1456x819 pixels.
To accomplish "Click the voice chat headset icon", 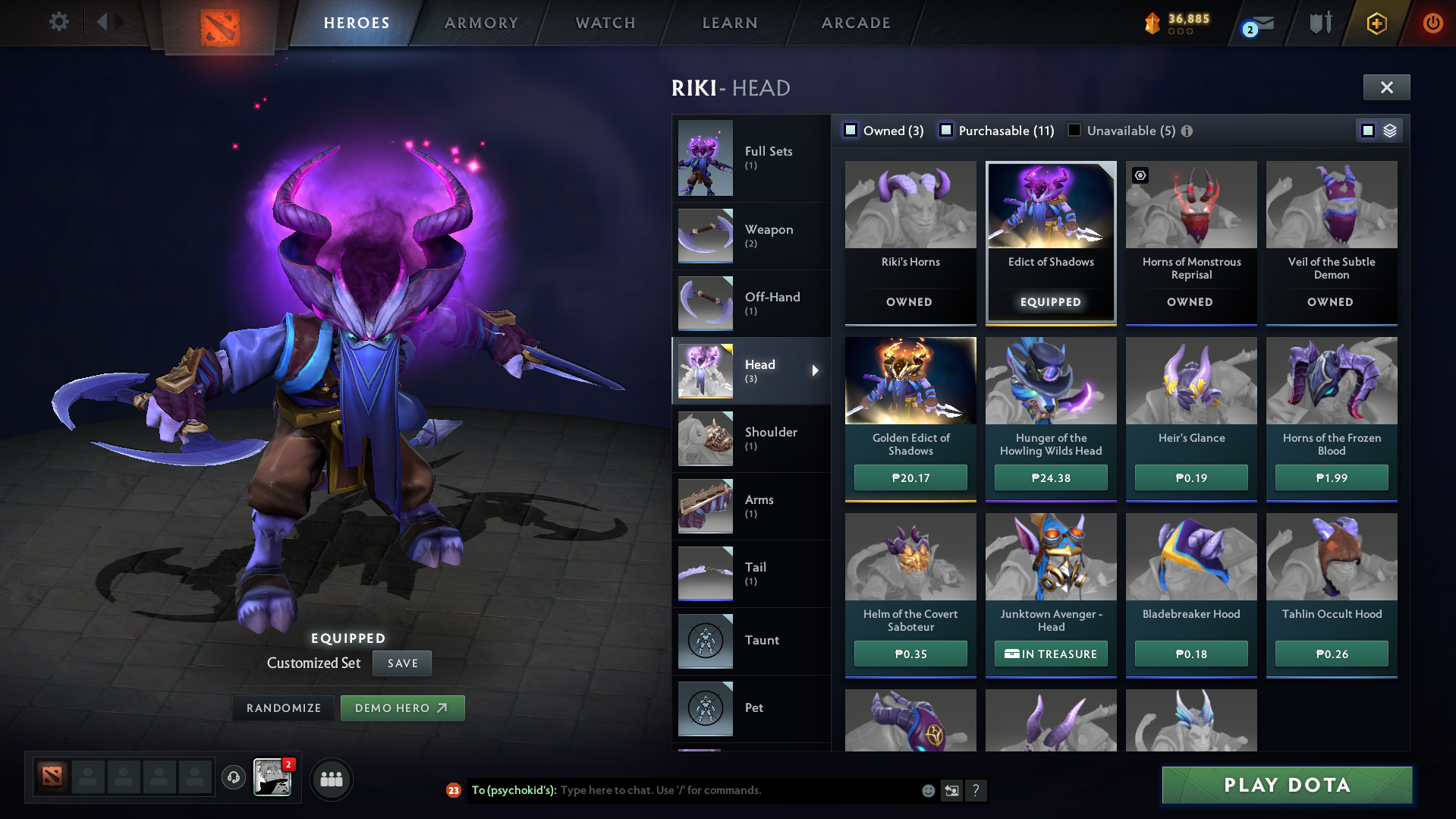I will (233, 778).
